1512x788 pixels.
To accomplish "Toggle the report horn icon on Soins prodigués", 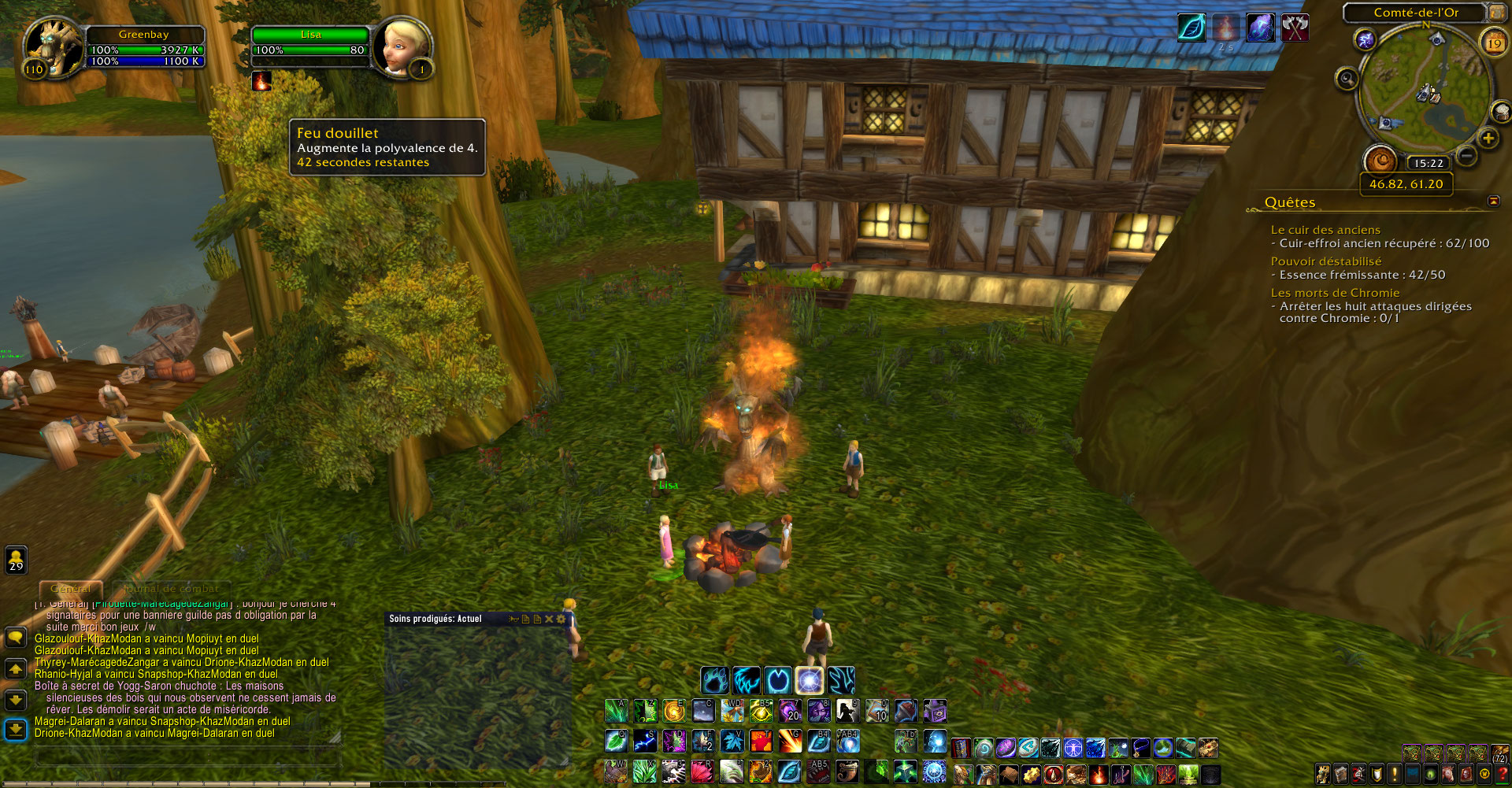I will (514, 620).
